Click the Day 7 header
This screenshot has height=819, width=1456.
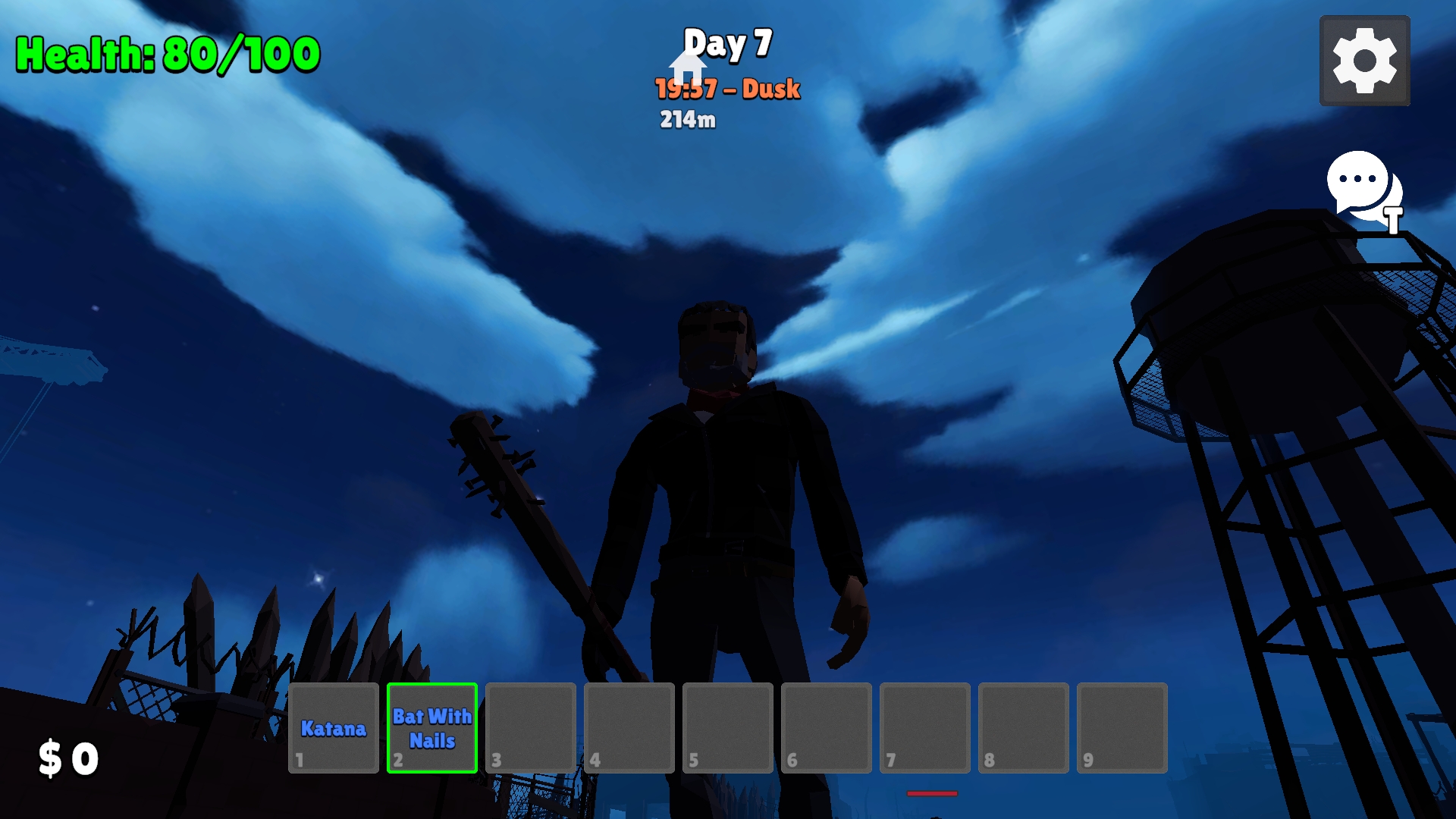pos(727,44)
